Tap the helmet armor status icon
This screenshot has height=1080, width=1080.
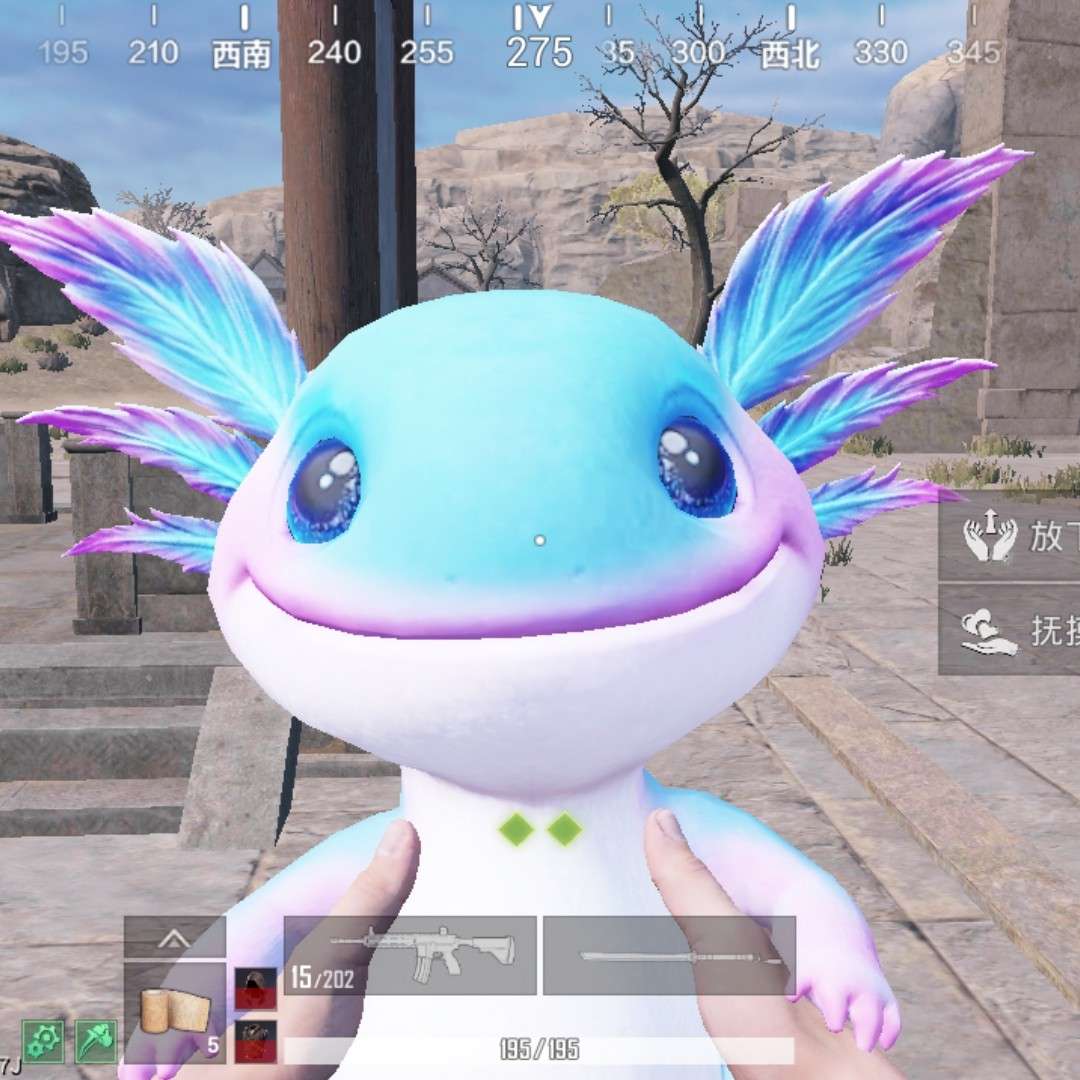(x=255, y=988)
